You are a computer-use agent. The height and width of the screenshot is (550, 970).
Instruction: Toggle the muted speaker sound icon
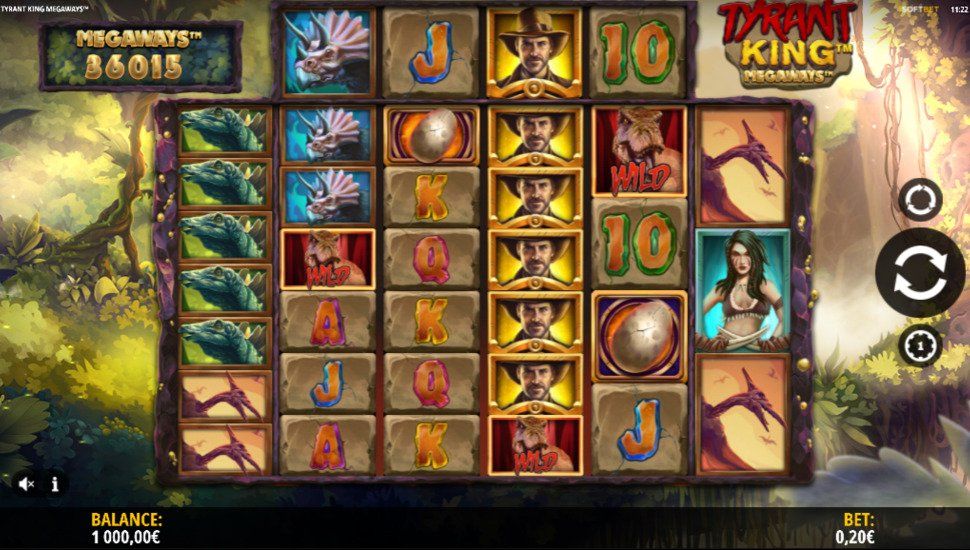(27, 484)
